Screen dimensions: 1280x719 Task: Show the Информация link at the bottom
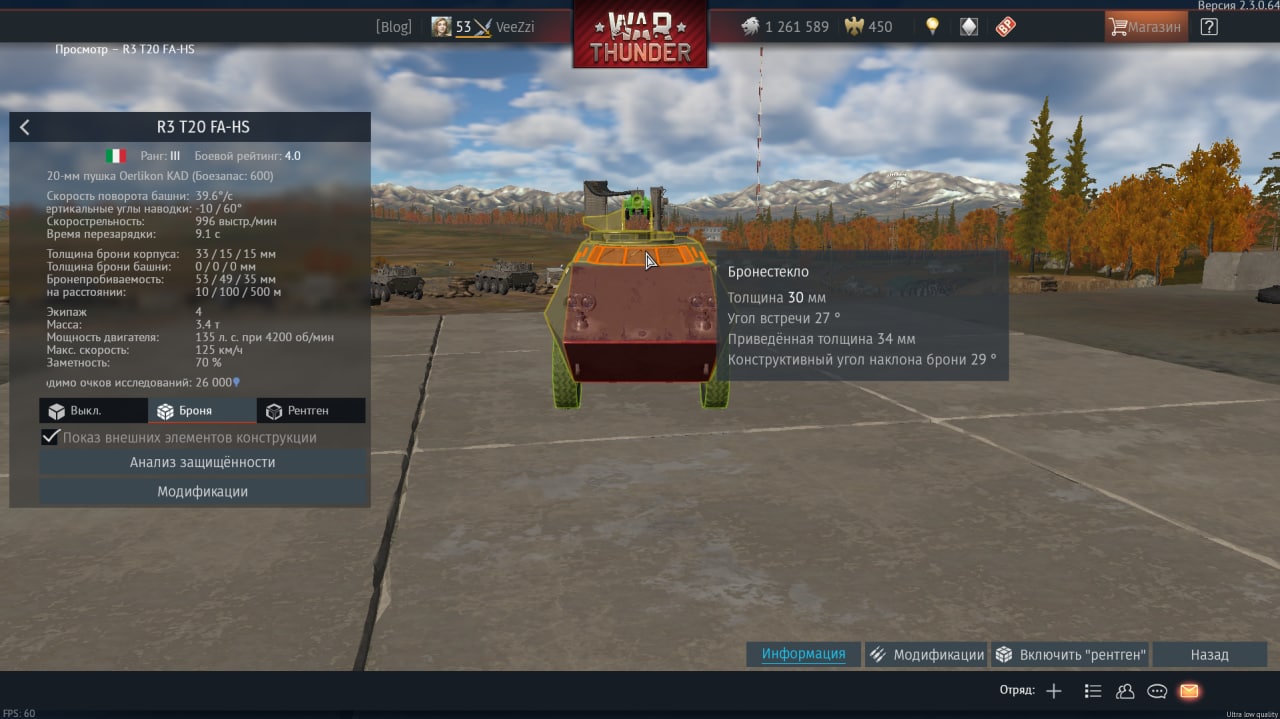pyautogui.click(x=803, y=654)
